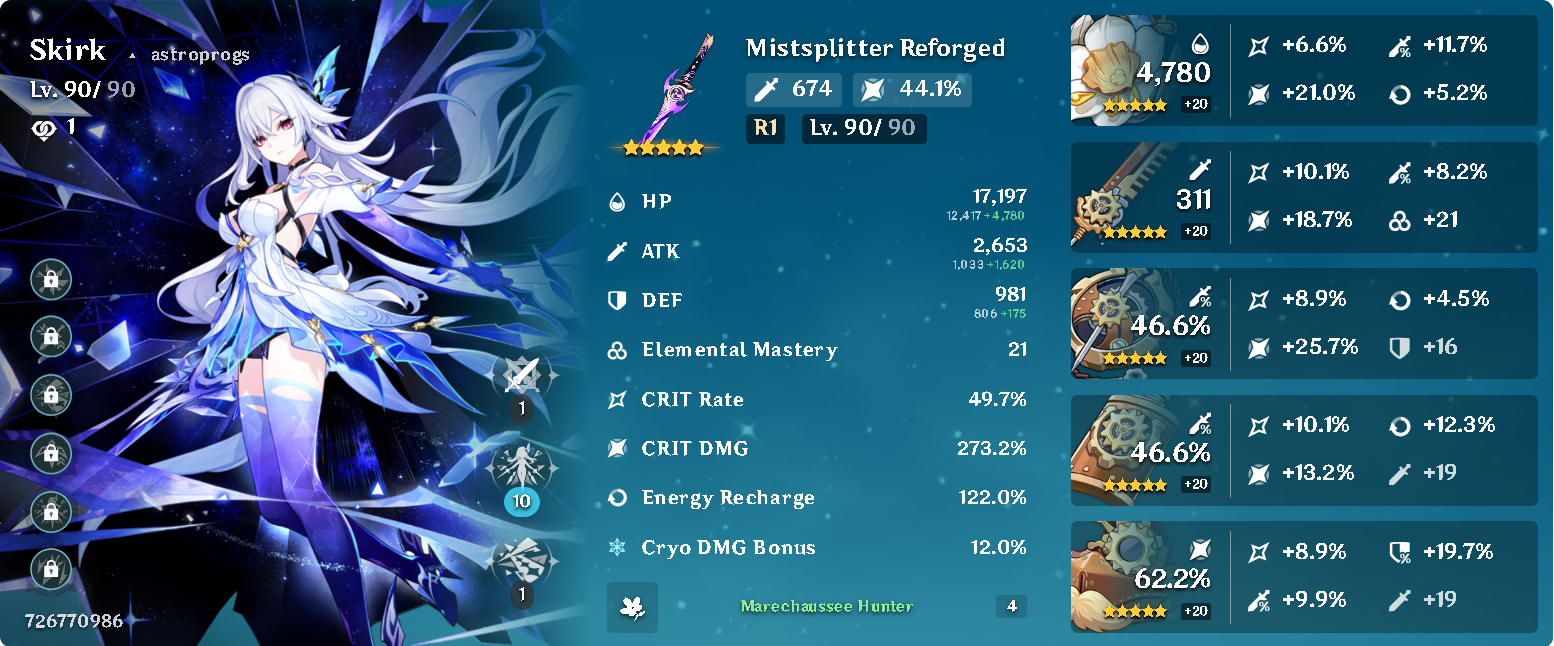Open the elemental burst talent icon

coord(521,561)
